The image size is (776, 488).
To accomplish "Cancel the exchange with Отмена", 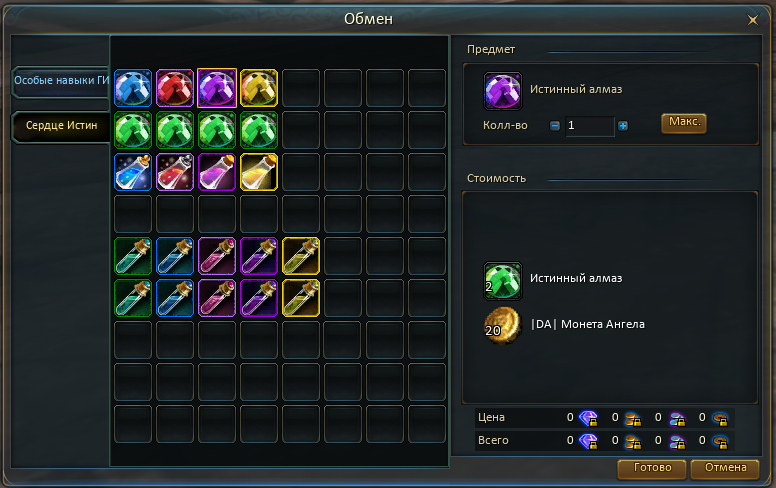I will point(725,468).
